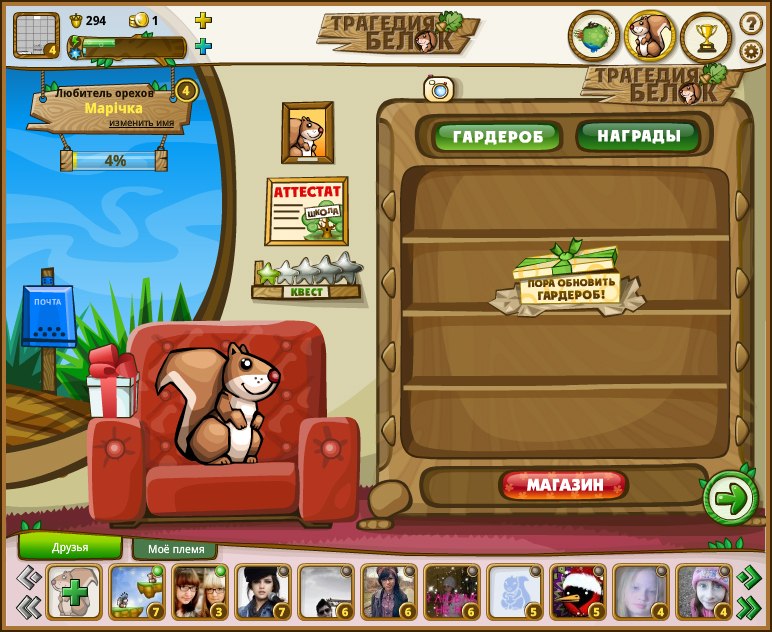Open the gold trophy ratings button
This screenshot has width=772, height=632.
pos(706,37)
